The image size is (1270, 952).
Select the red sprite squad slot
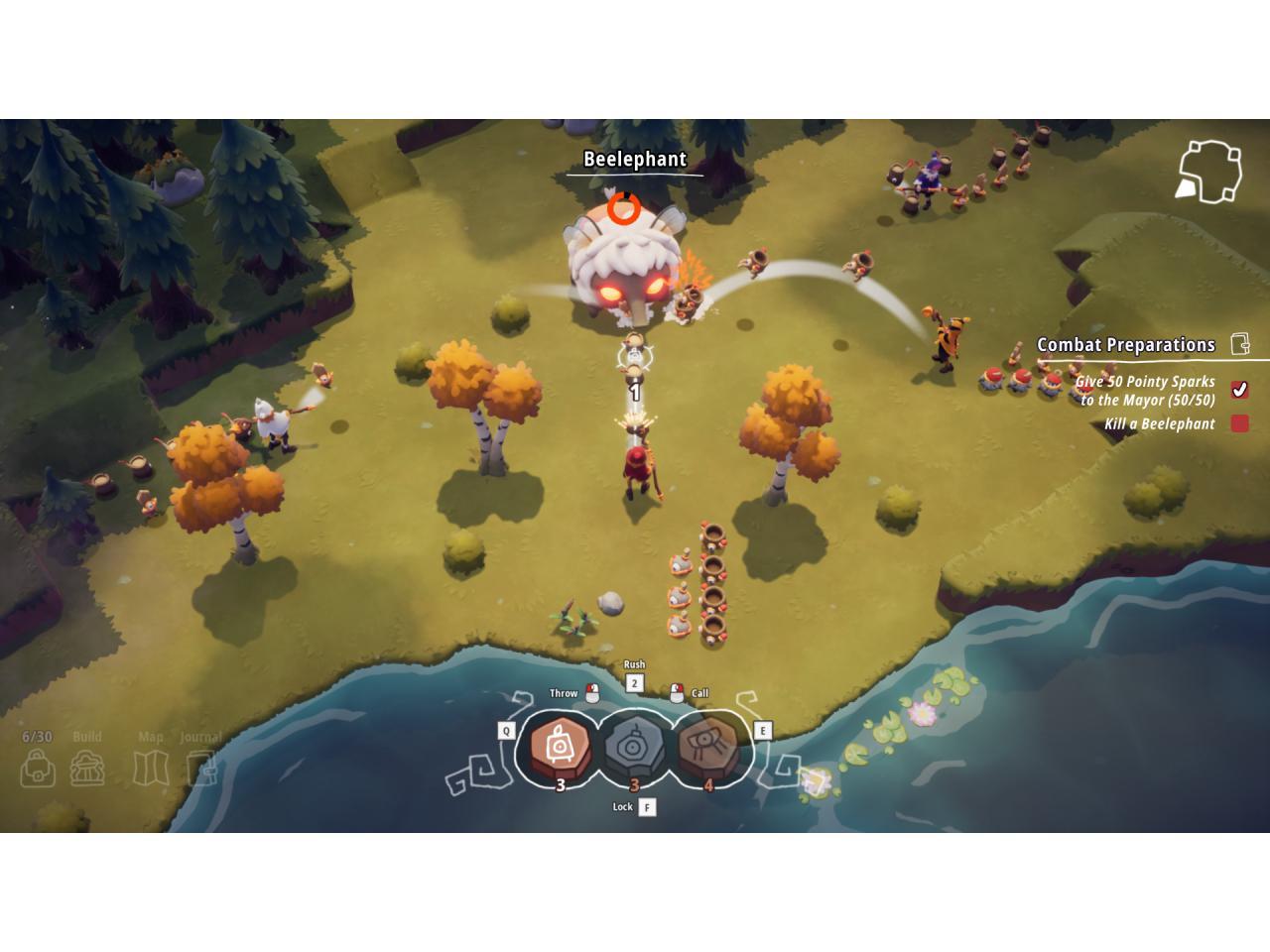pyautogui.click(x=560, y=746)
